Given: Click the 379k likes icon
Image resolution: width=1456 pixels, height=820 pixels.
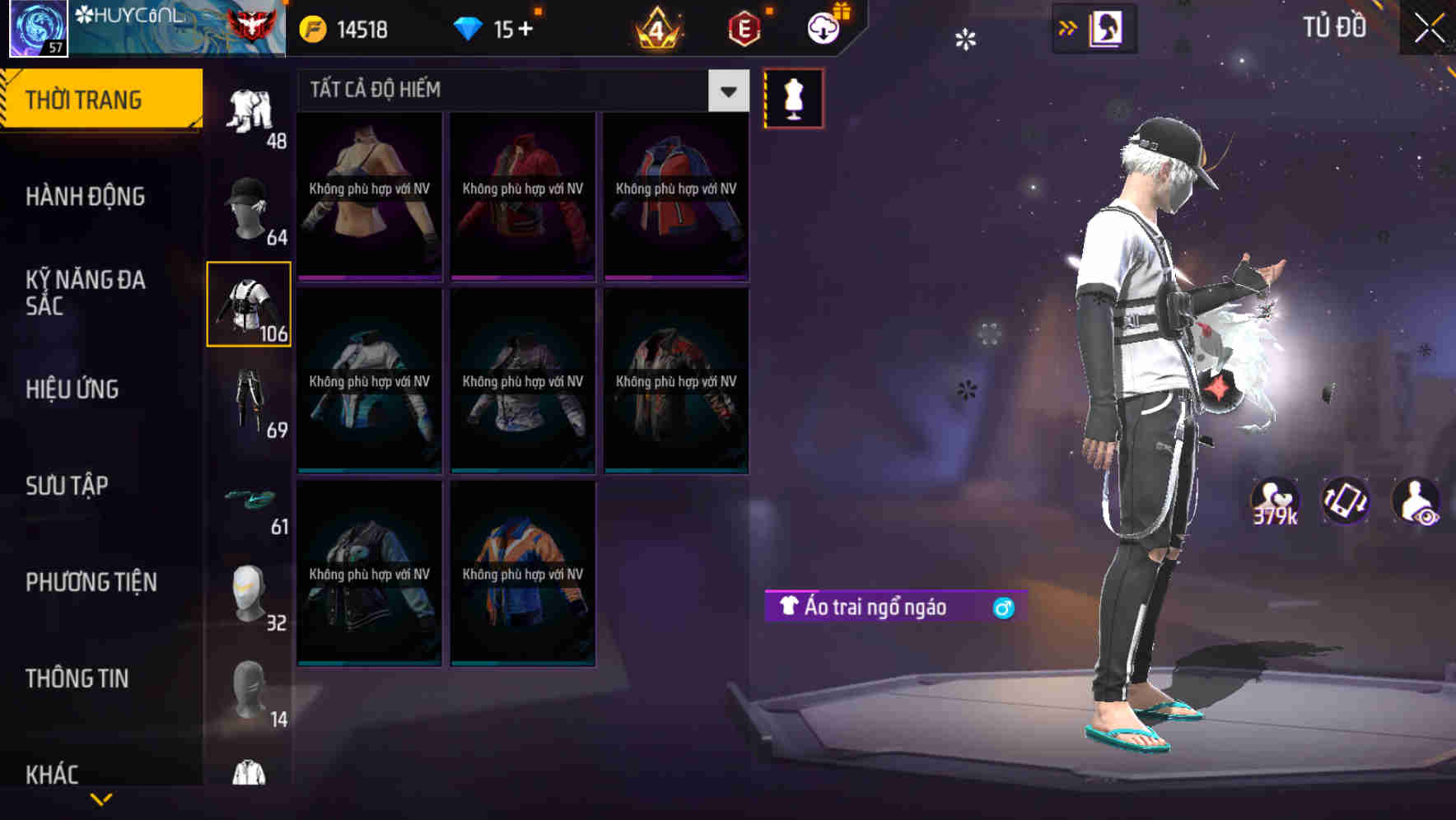Looking at the screenshot, I should 1273,501.
